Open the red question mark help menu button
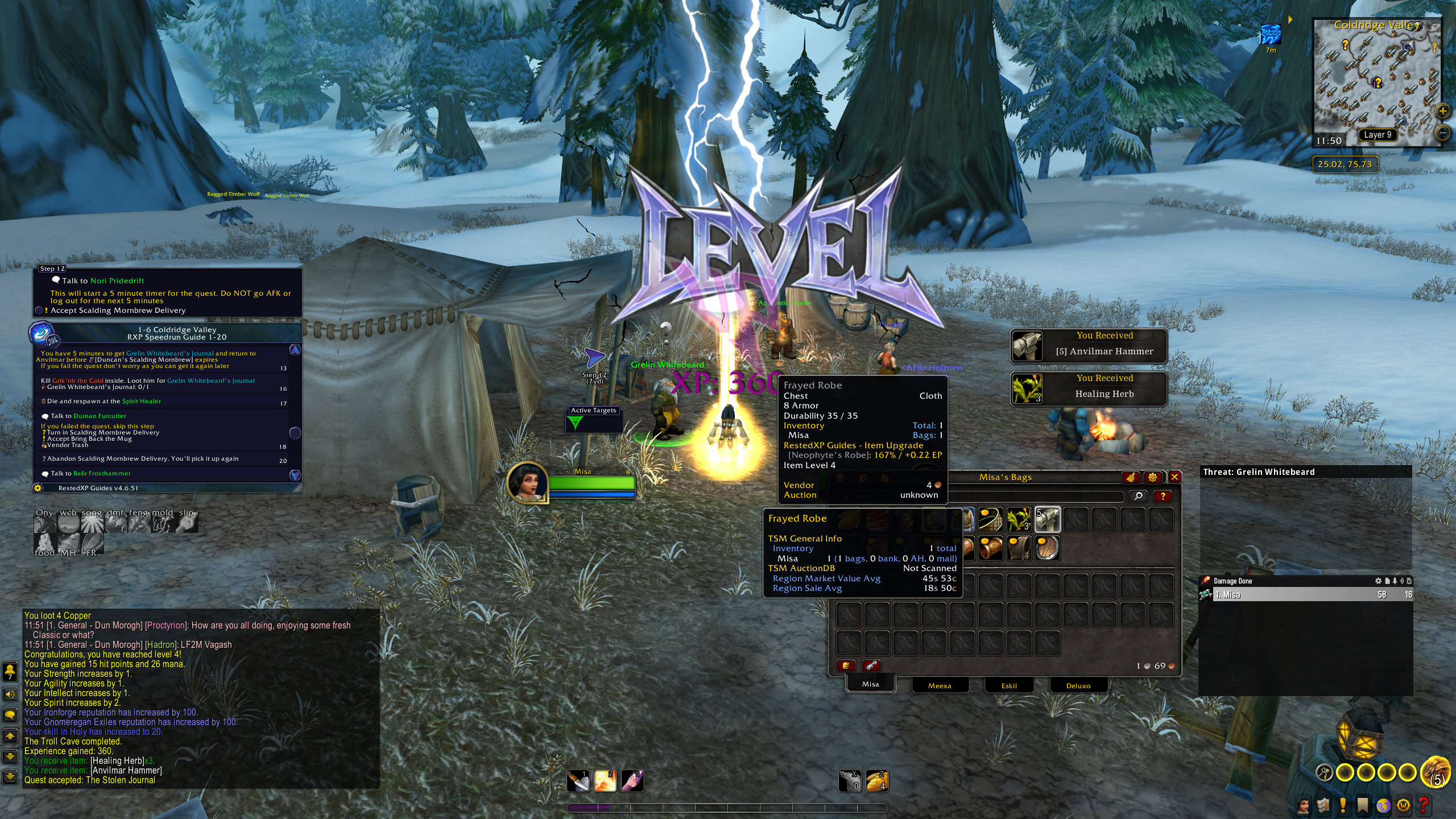Viewport: 1456px width, 819px height. [x=1423, y=805]
